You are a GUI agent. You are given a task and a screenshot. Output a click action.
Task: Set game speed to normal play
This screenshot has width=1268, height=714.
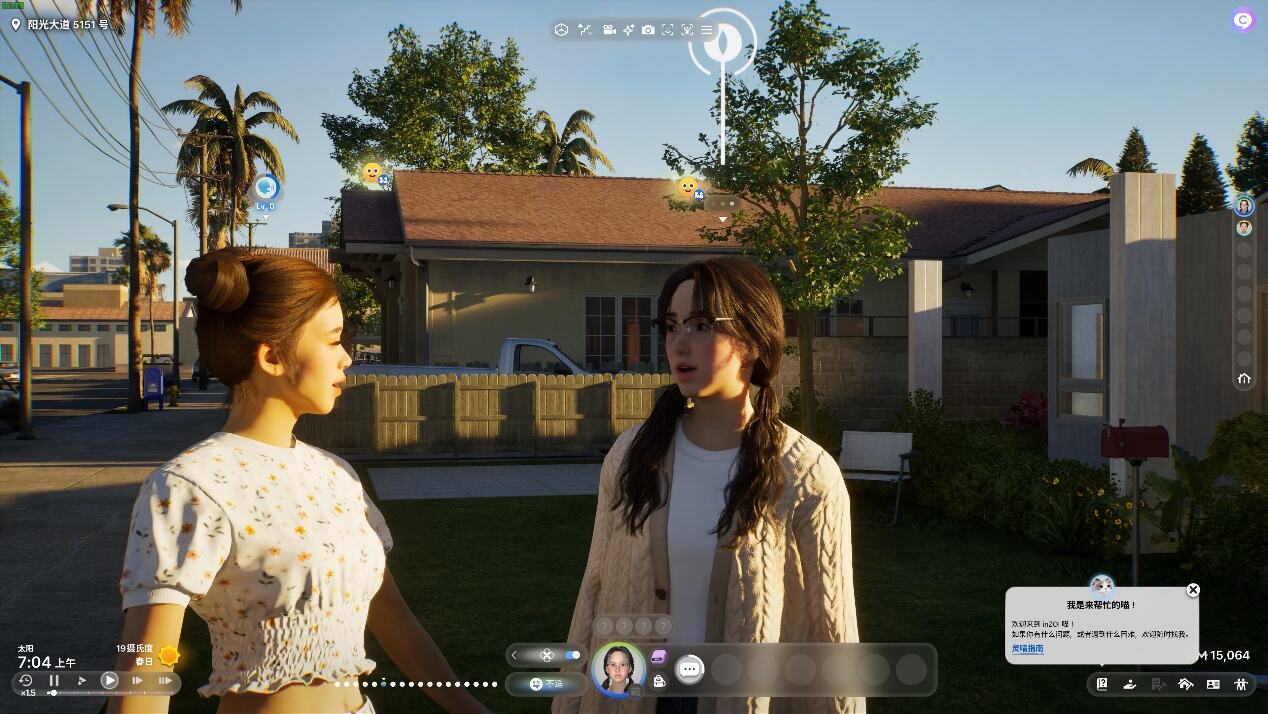click(109, 681)
